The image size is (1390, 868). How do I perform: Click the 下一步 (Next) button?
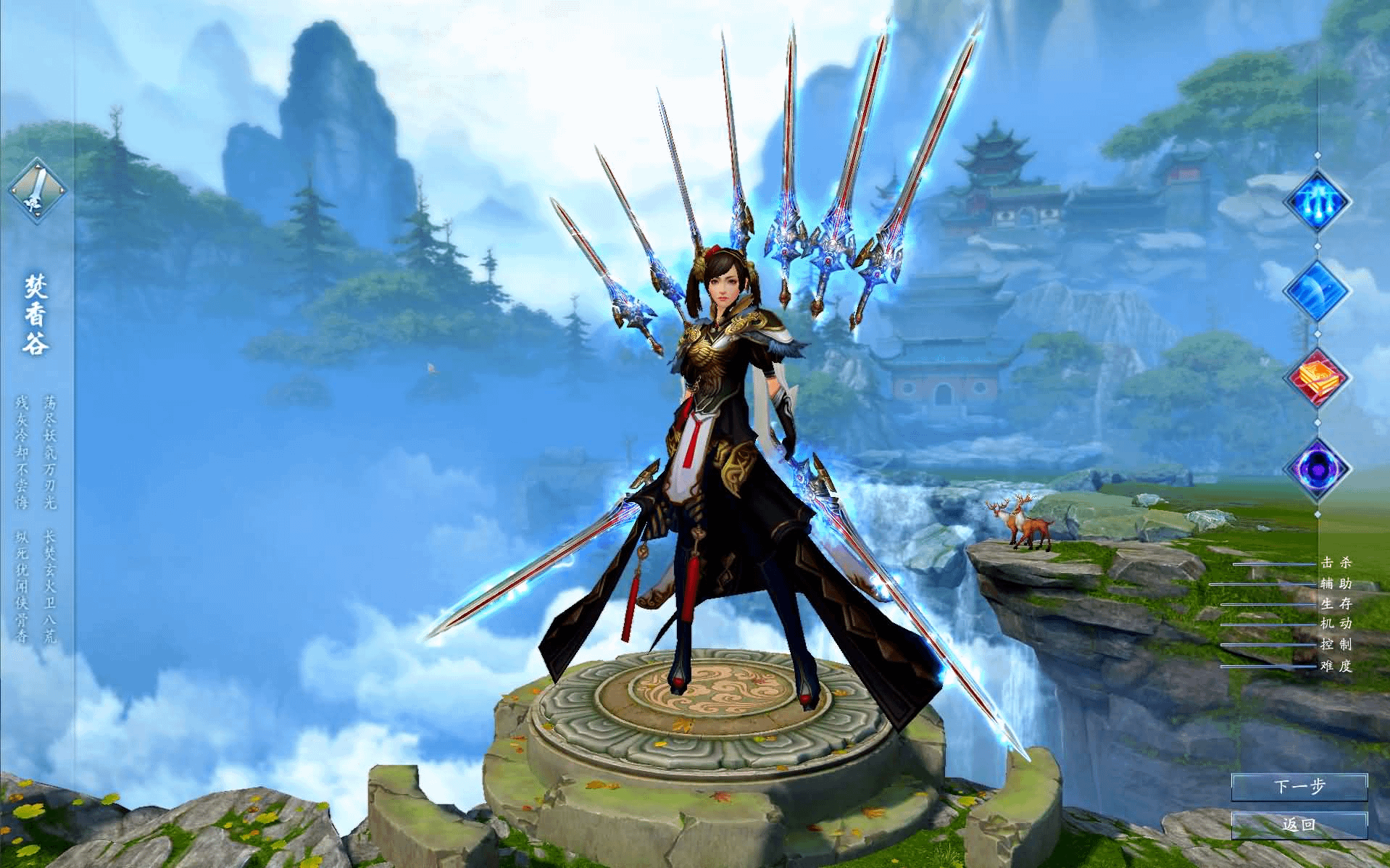click(1299, 787)
